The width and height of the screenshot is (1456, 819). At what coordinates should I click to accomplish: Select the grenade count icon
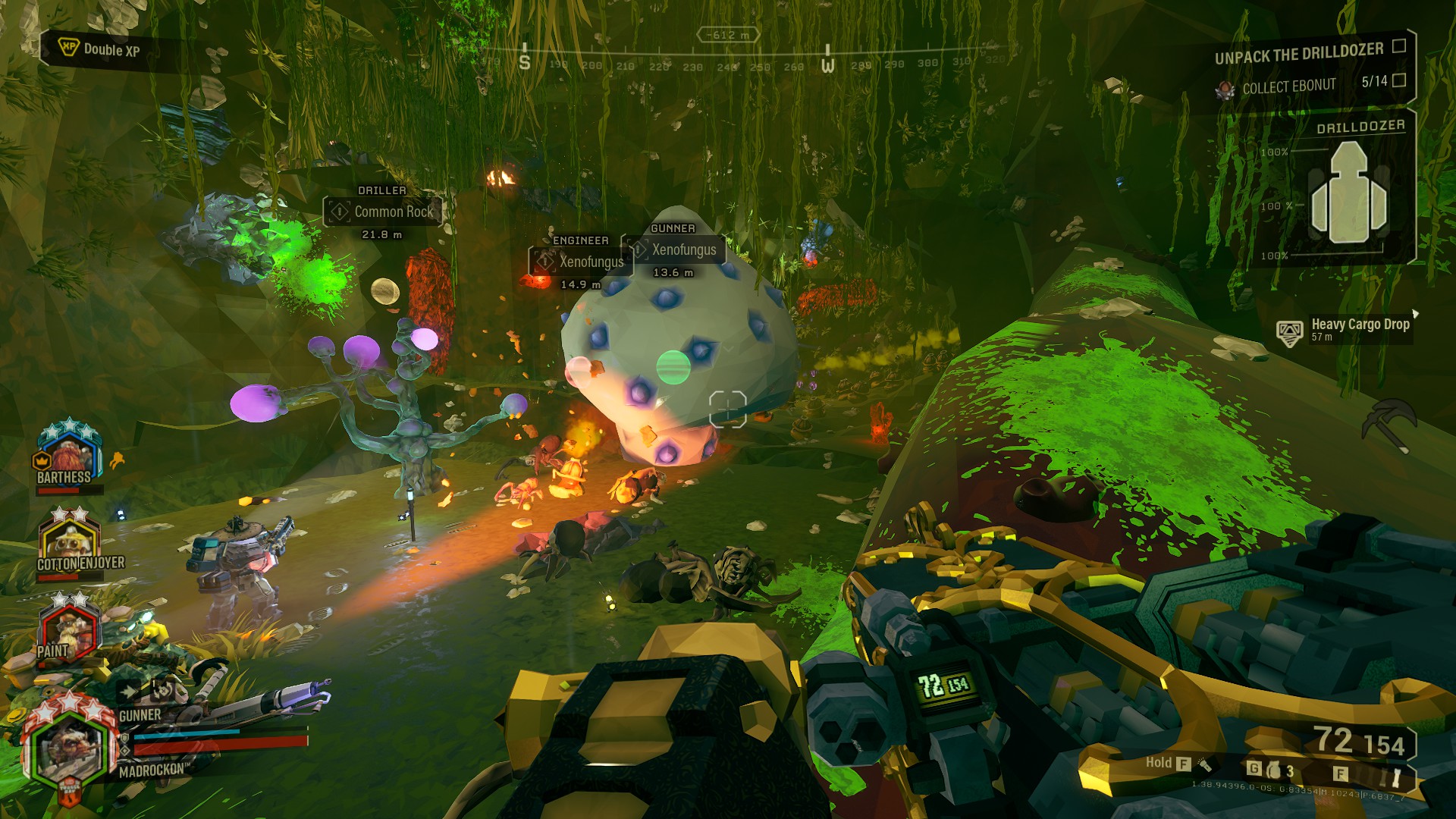[x=1274, y=770]
